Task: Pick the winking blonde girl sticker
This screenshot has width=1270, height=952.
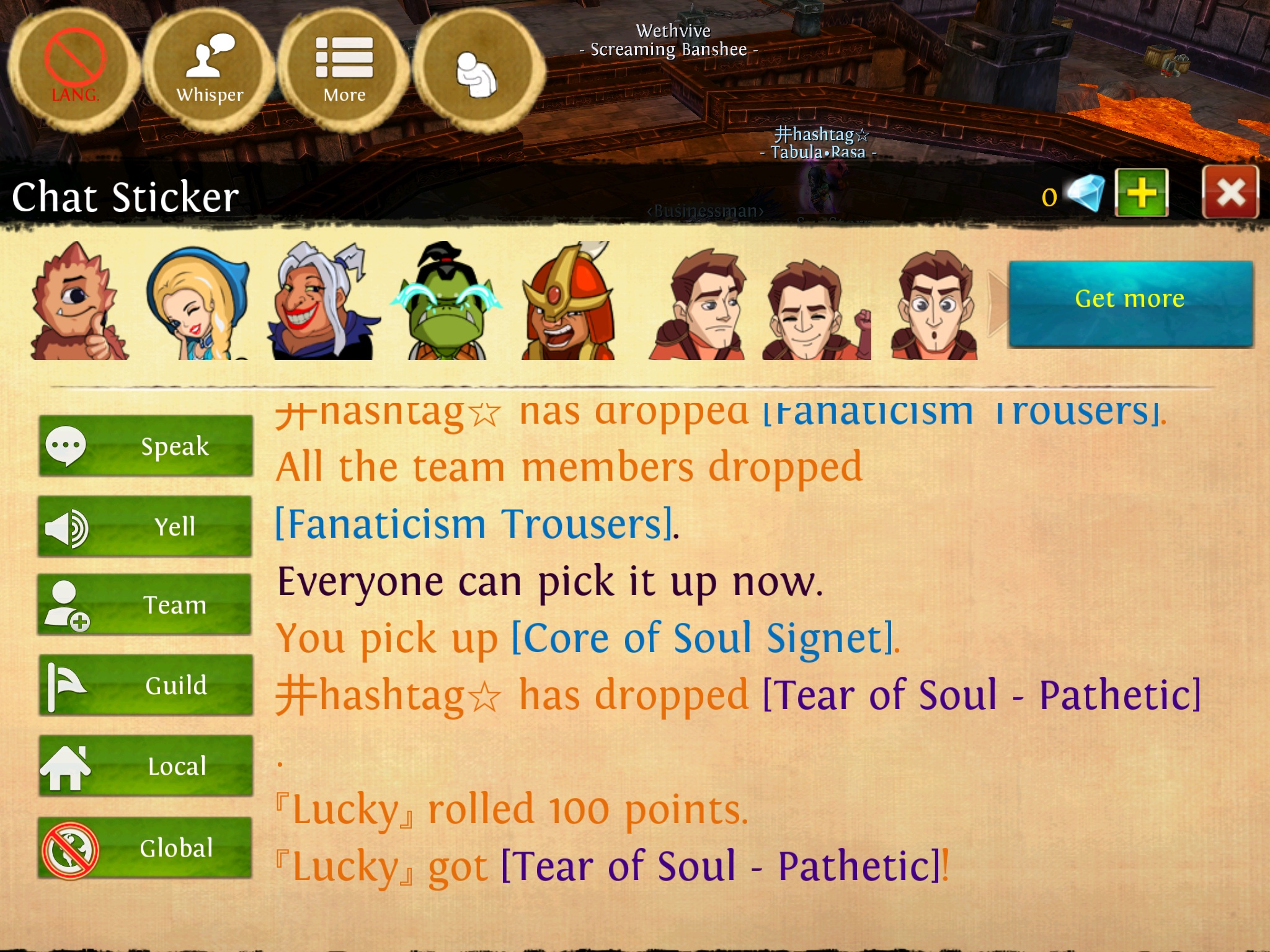Action: click(x=197, y=302)
